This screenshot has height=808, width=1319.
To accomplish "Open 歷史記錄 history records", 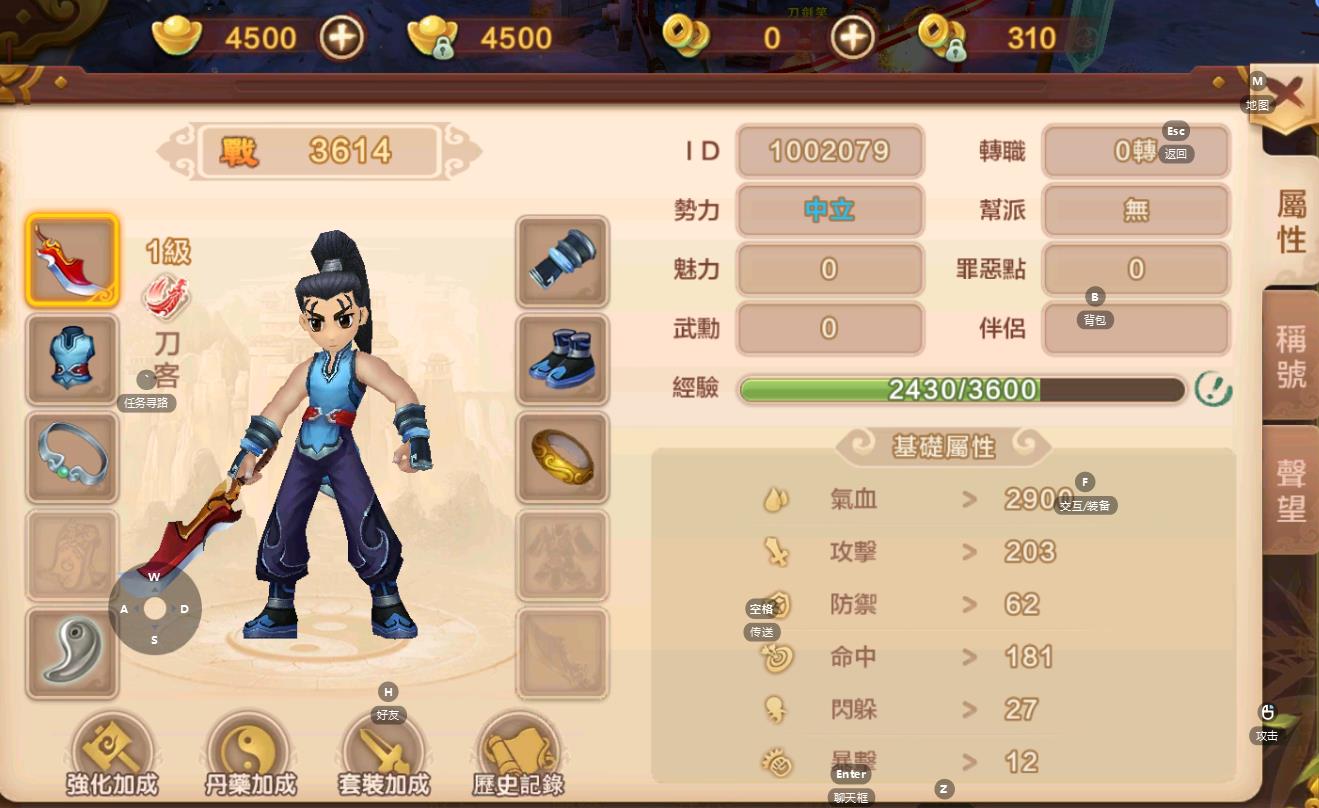I will click(x=518, y=757).
